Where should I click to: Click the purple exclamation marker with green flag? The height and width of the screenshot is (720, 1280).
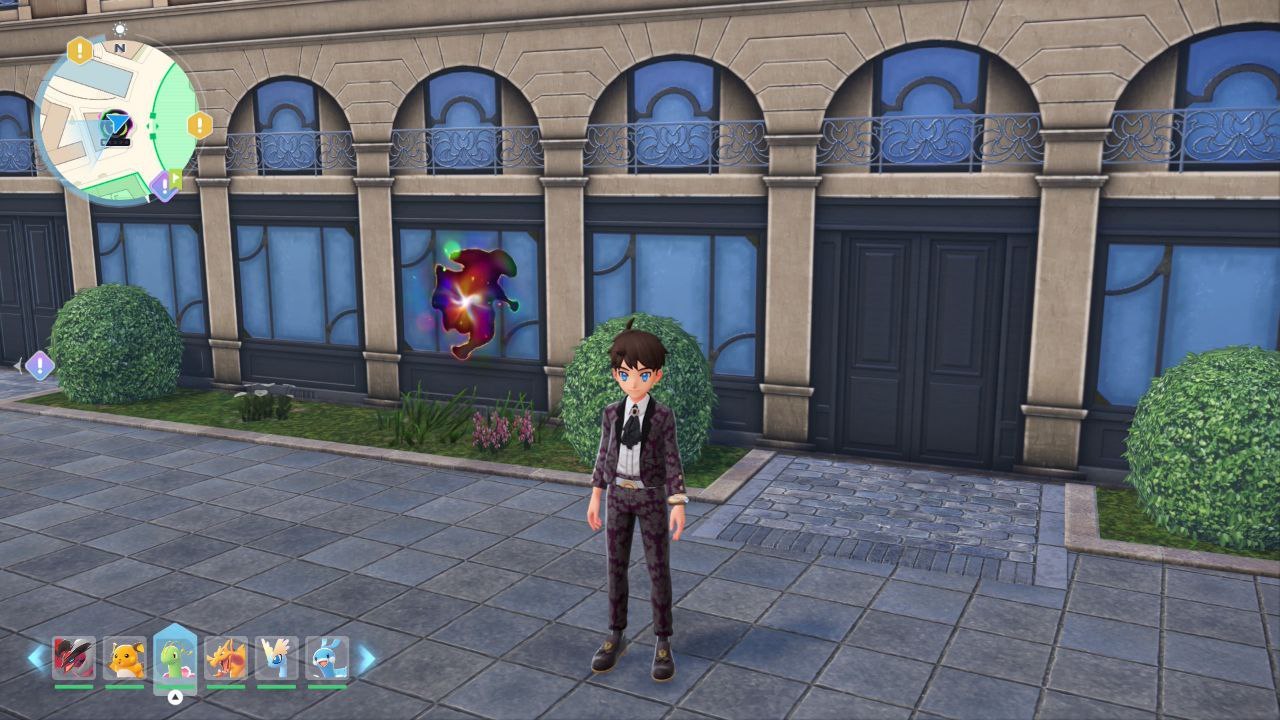163,185
